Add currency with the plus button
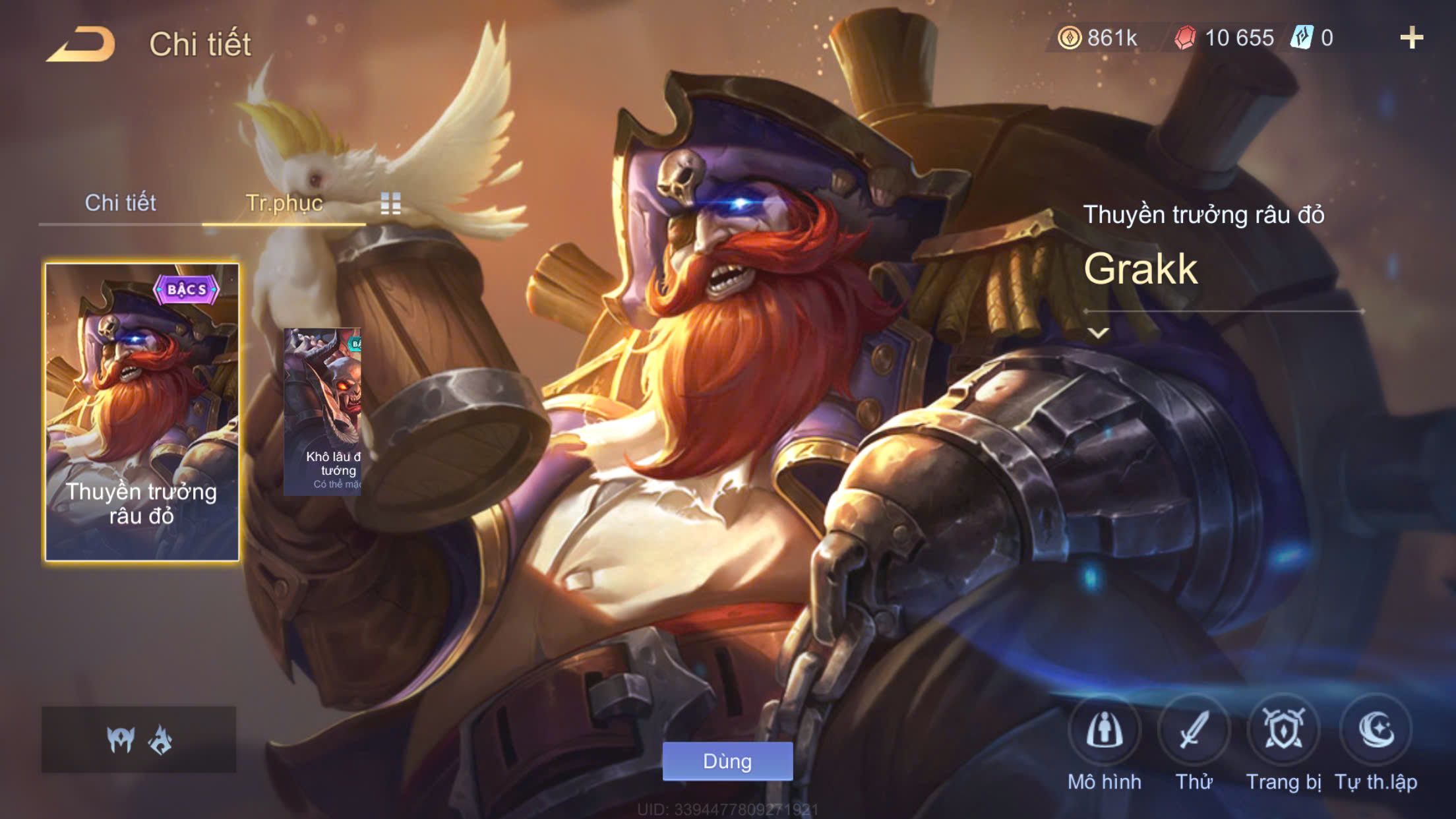The height and width of the screenshot is (819, 1456). point(1411,38)
